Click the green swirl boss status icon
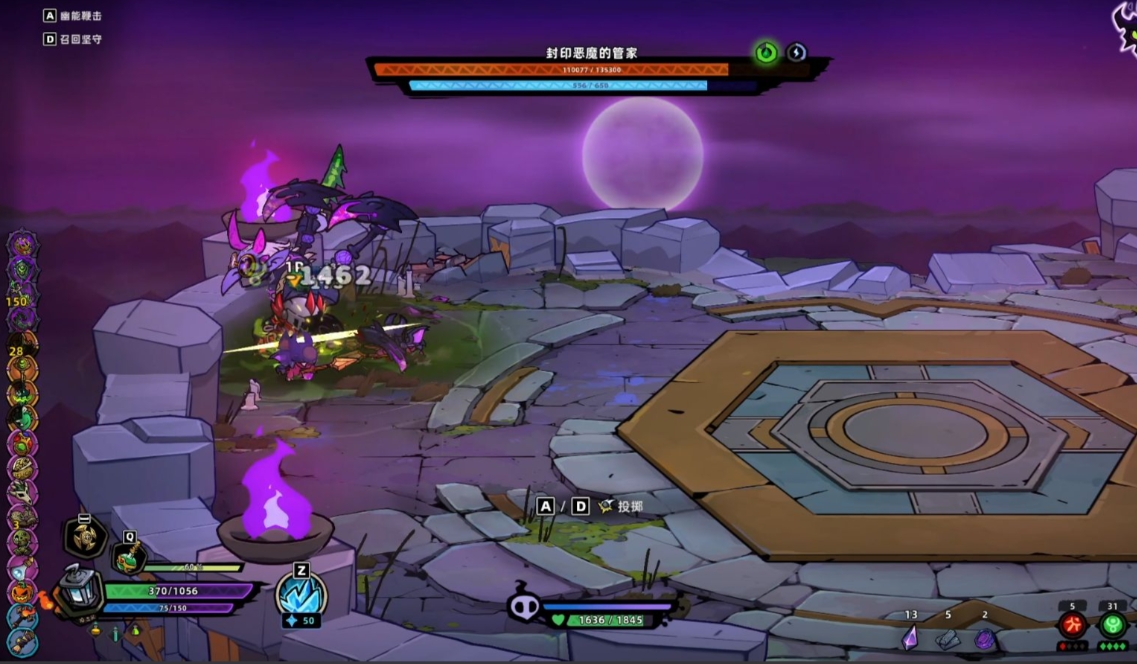The width and height of the screenshot is (1137, 664). [766, 53]
